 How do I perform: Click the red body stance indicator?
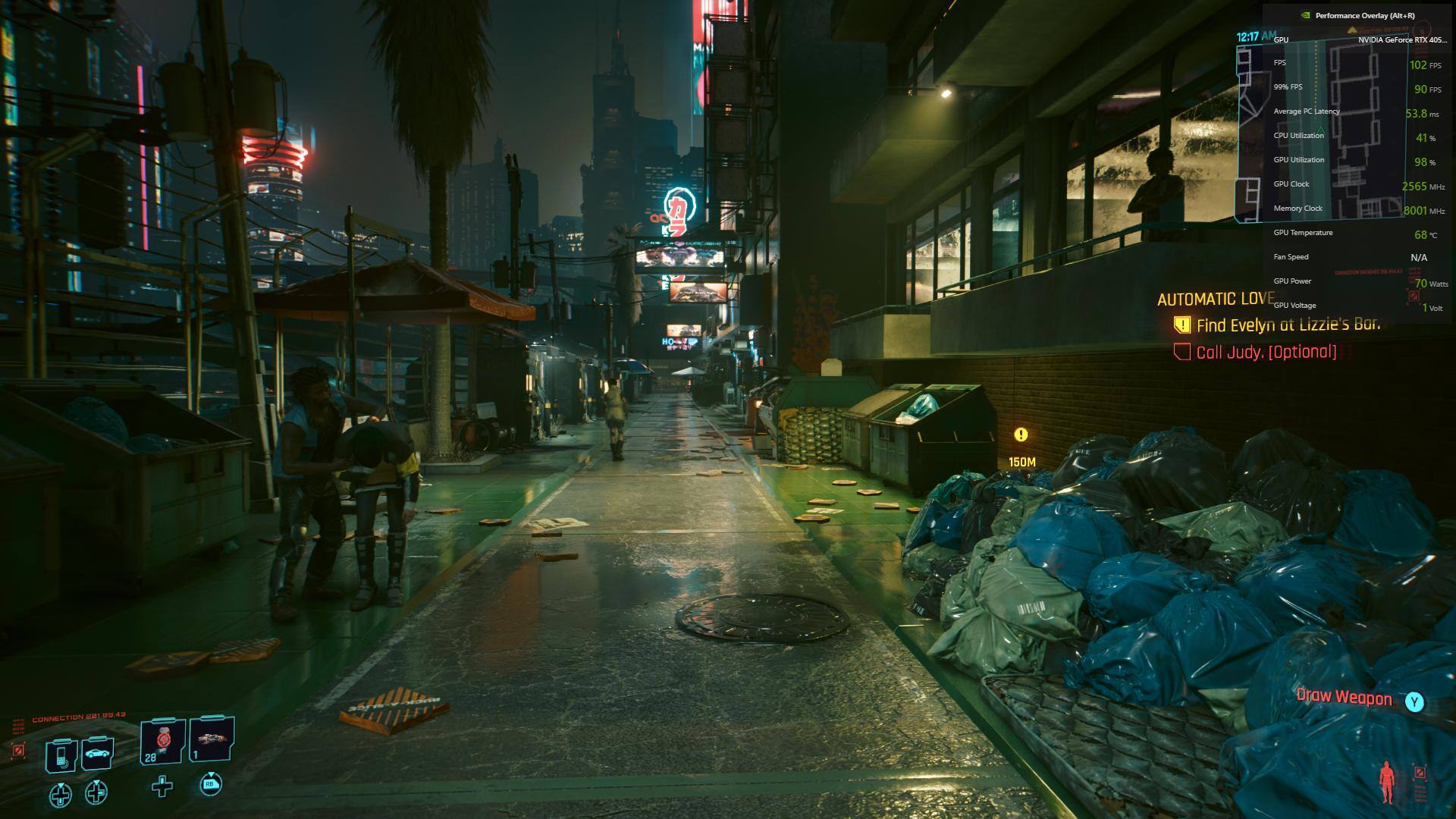coord(1386,783)
